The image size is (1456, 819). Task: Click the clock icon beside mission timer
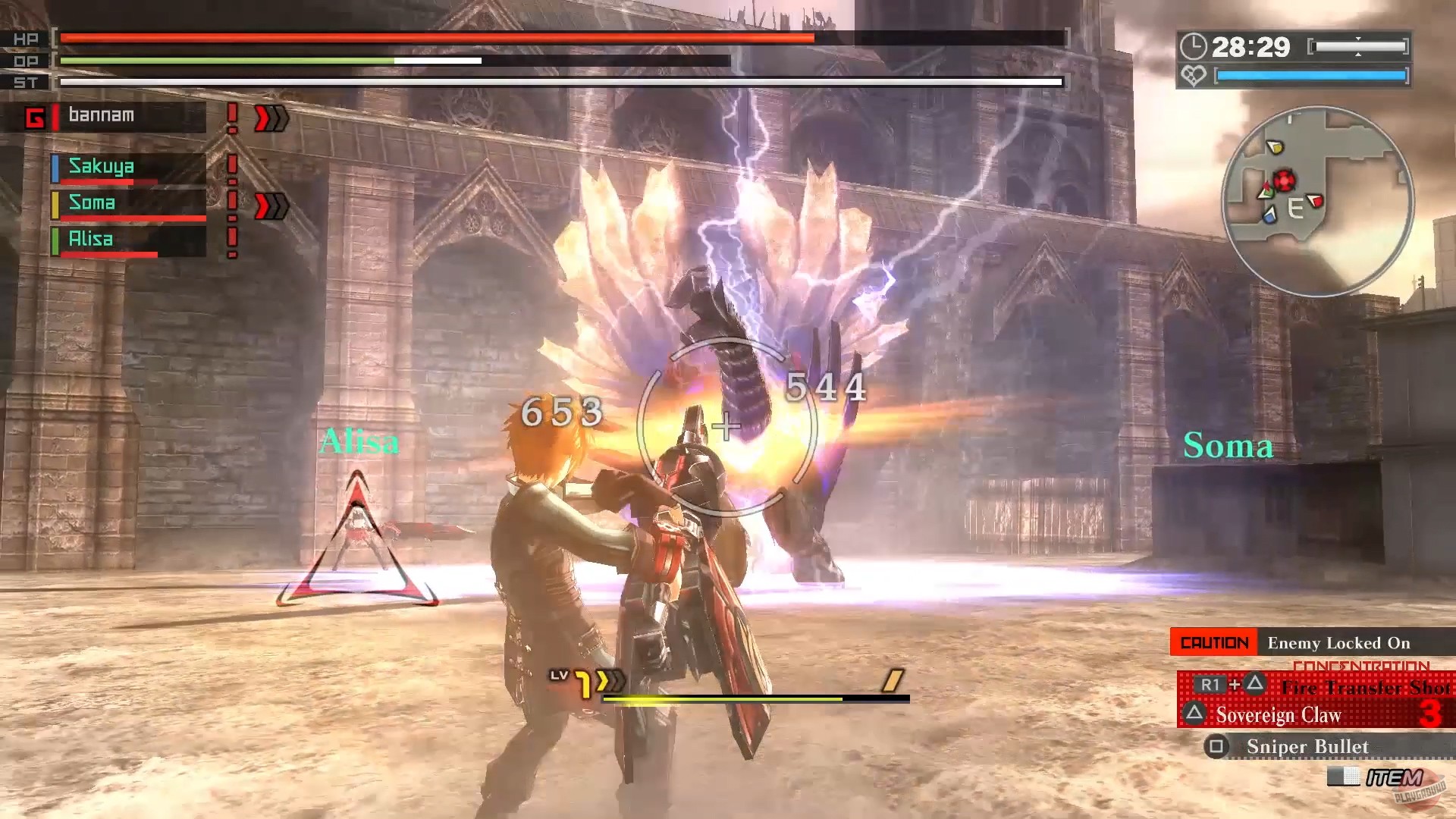[x=1194, y=47]
